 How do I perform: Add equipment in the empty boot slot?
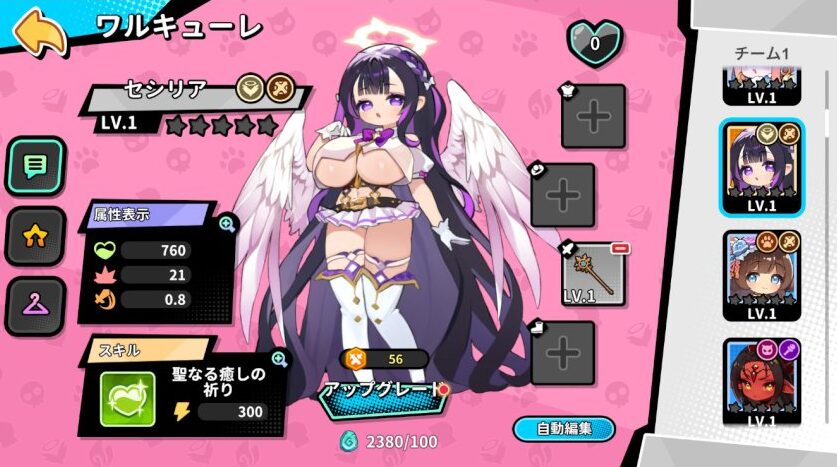click(x=563, y=352)
